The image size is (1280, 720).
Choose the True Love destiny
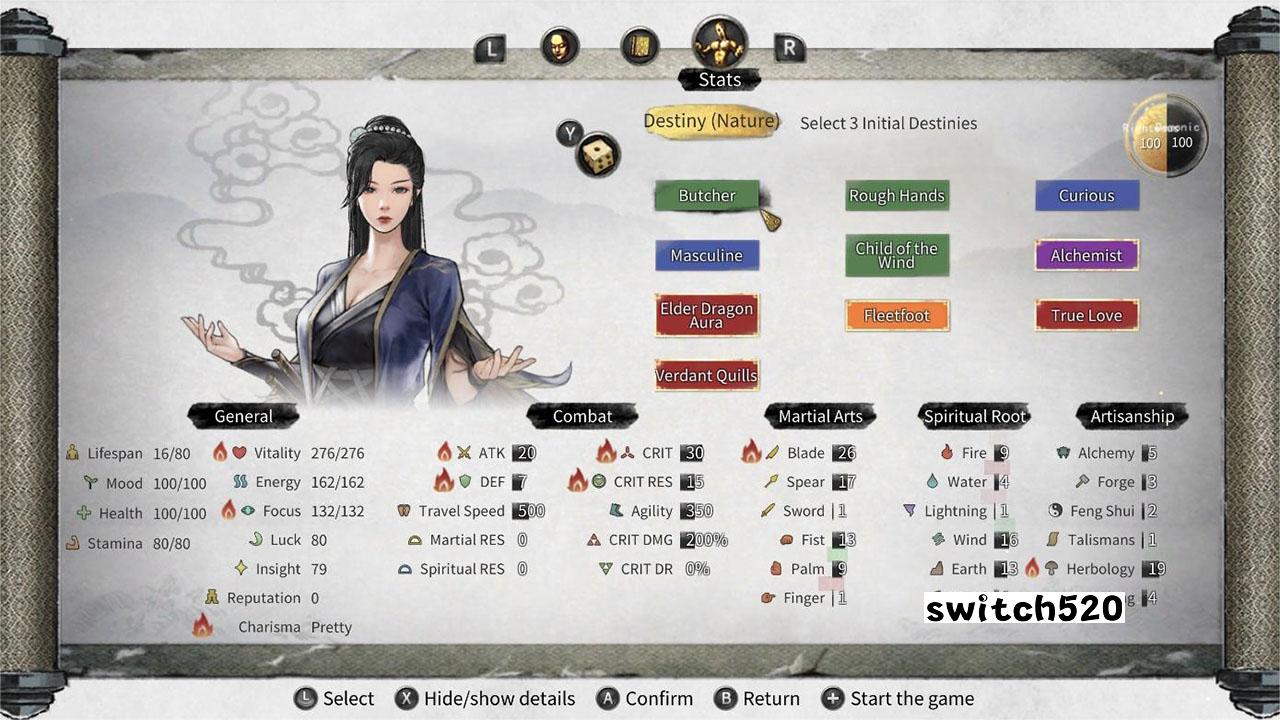coord(1085,315)
